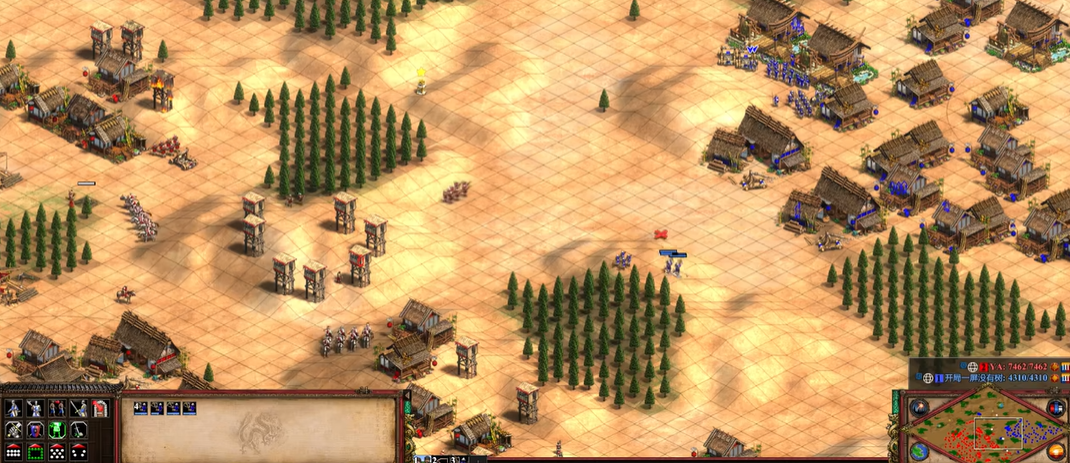This screenshot has height=463, width=1070.
Task: Select the no attack stance sword icon
Action: (x=78, y=429)
